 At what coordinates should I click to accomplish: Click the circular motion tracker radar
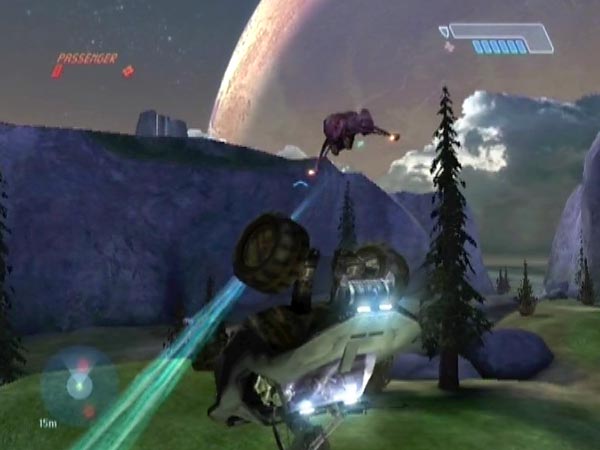[x=78, y=385]
